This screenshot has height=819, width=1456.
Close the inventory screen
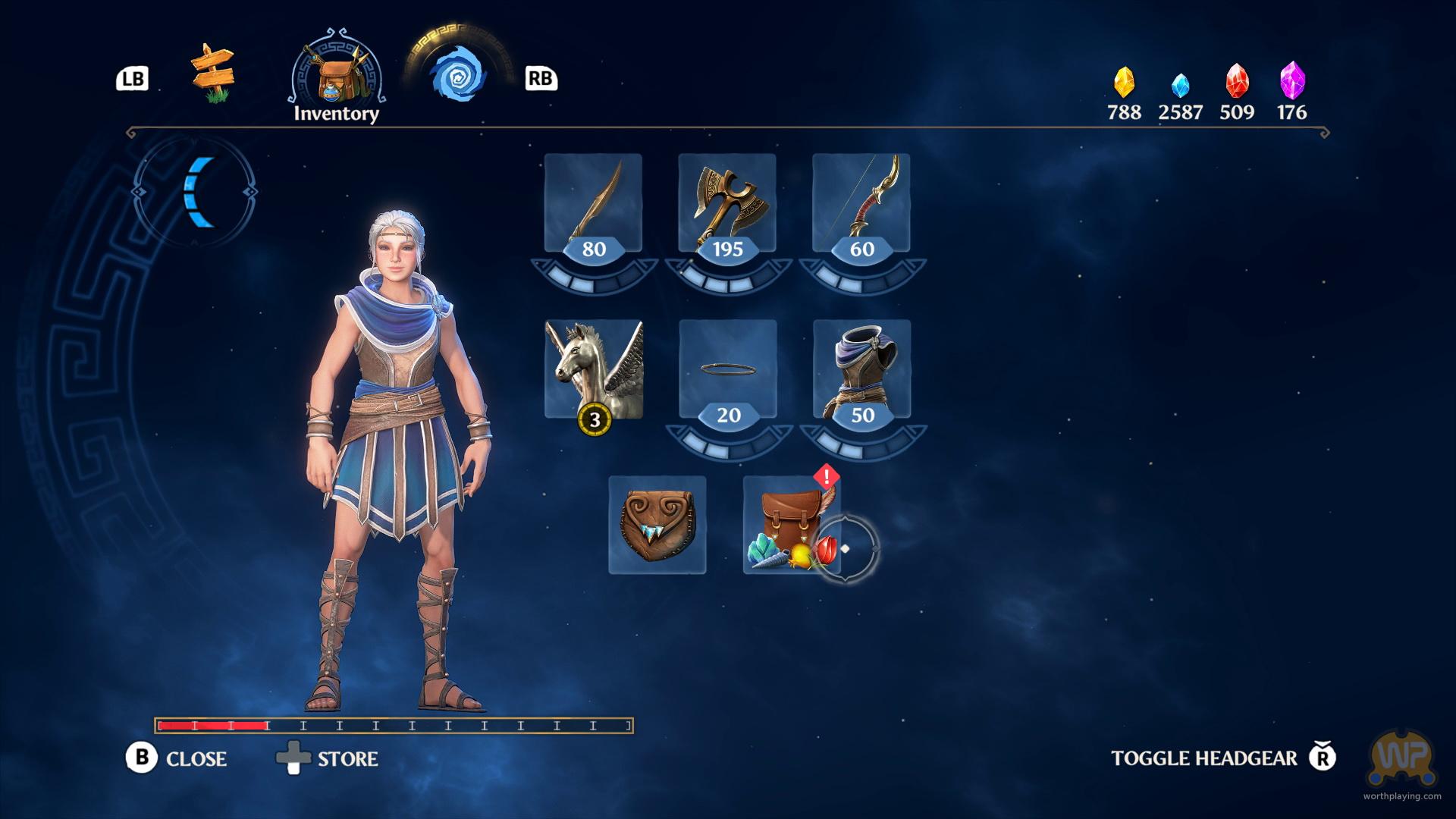[177, 758]
